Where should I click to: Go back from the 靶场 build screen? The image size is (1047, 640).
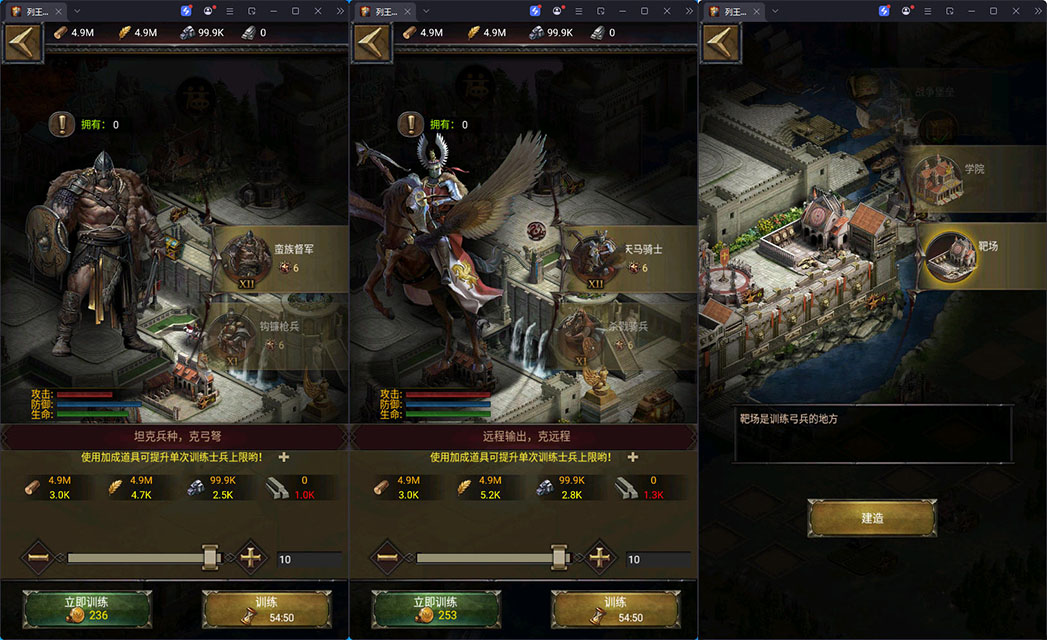click(720, 43)
